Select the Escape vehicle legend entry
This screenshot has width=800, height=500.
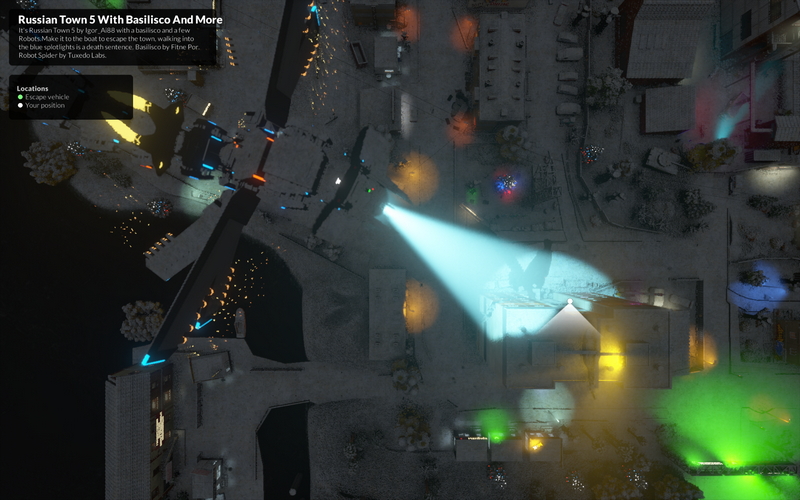pos(47,97)
